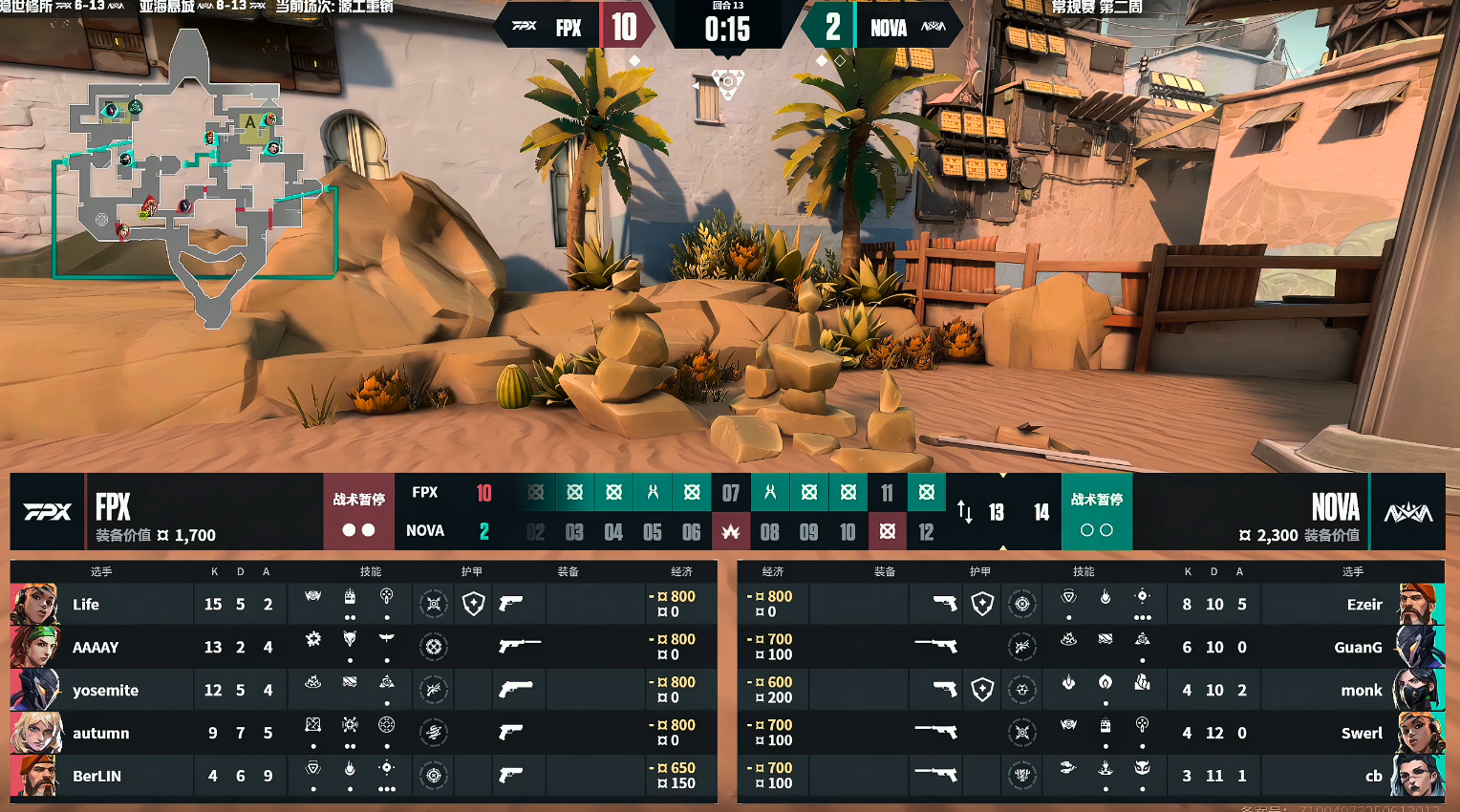The width and height of the screenshot is (1460, 812).
Task: Click NOVA's teal tactical pause box
Action: click(x=1096, y=512)
